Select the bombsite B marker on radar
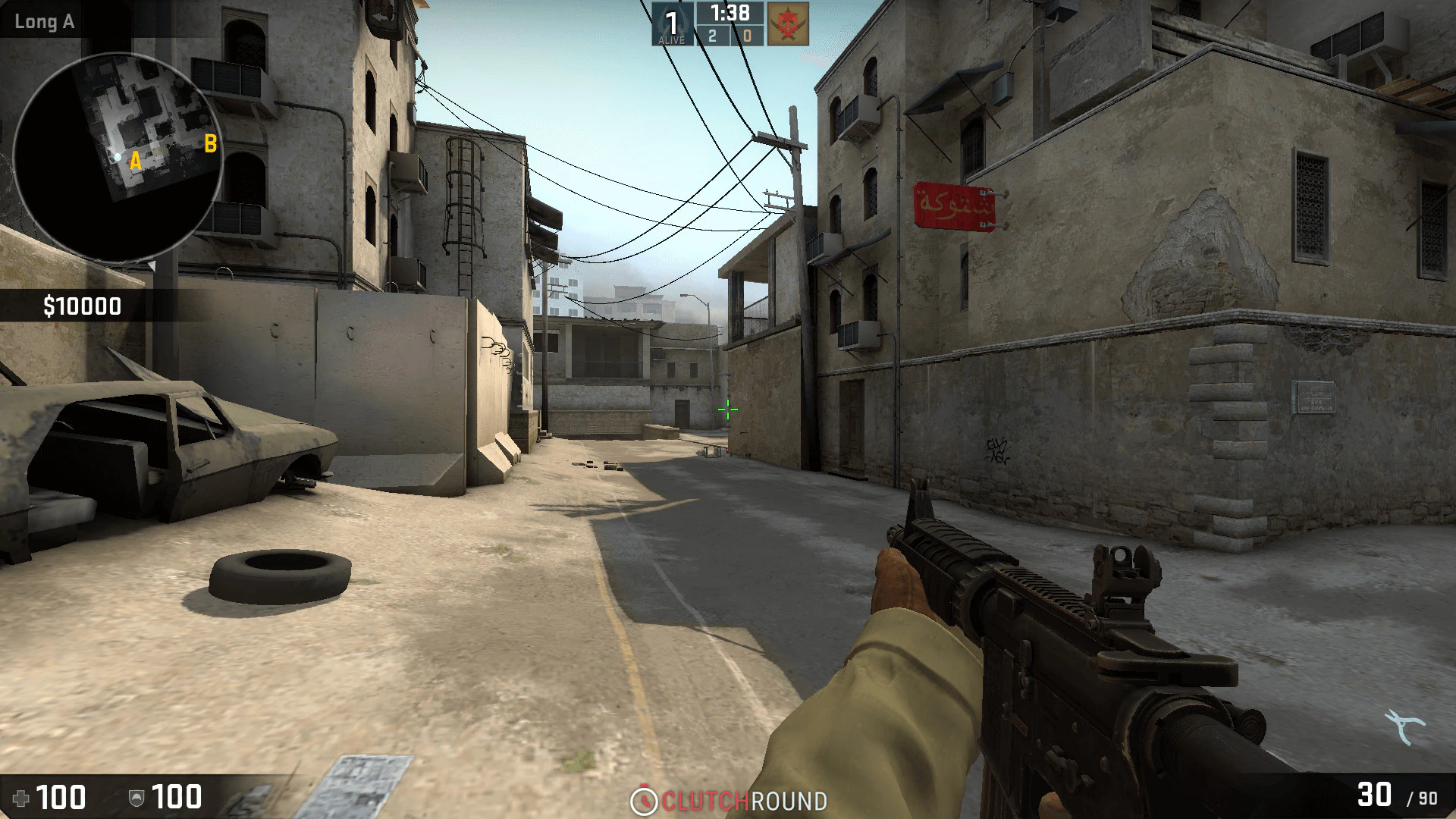The height and width of the screenshot is (819, 1456). 211,143
